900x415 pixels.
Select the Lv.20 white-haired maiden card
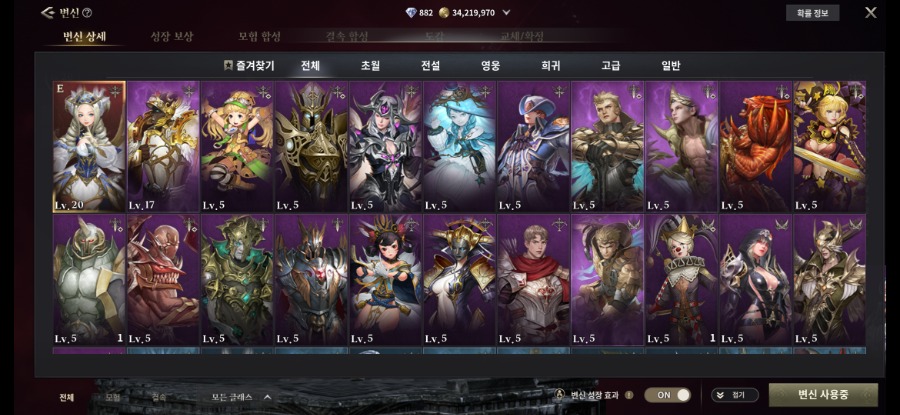(89, 146)
